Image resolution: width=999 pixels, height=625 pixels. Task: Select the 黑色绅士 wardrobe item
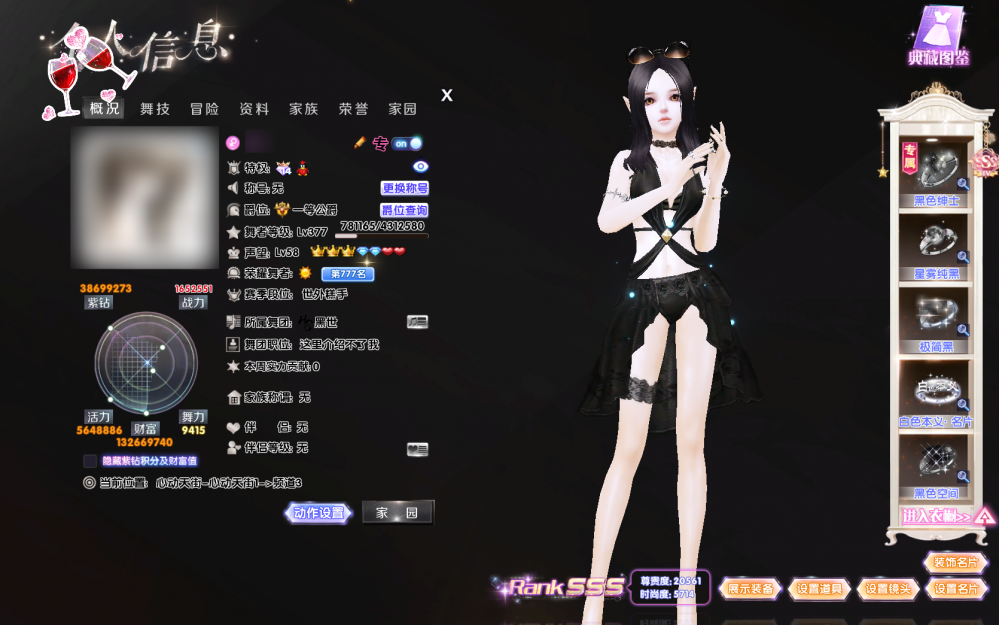[x=937, y=174]
